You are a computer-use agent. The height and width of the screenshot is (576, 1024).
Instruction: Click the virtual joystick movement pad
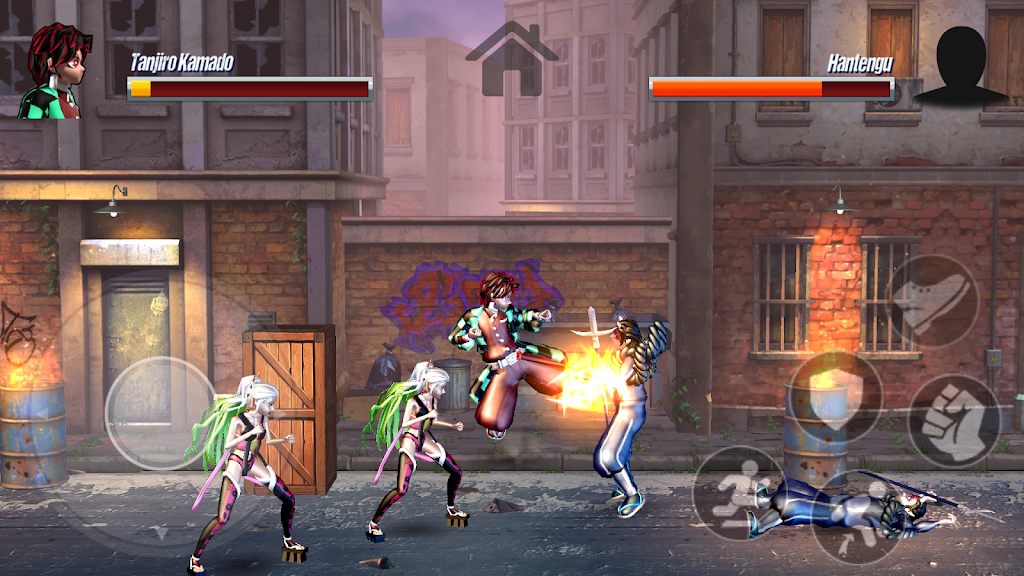coord(160,414)
